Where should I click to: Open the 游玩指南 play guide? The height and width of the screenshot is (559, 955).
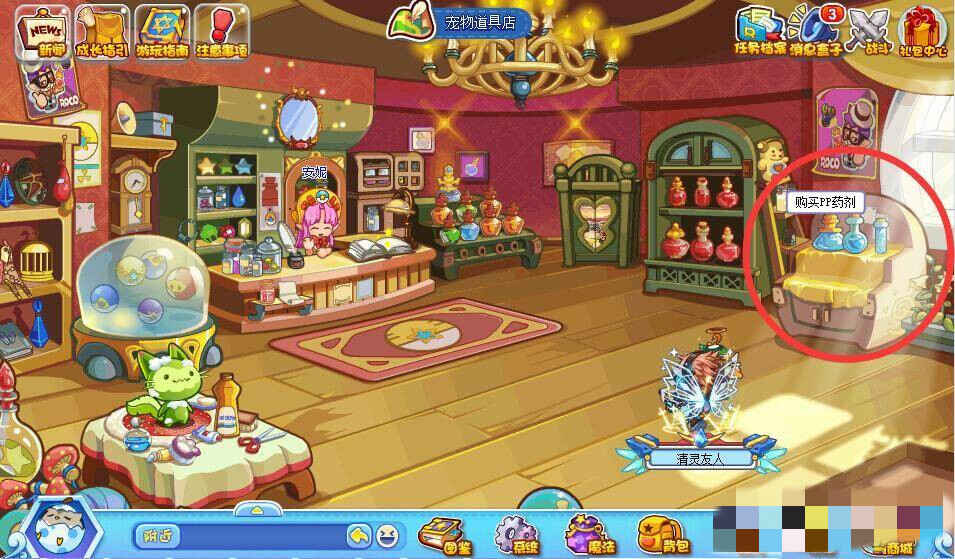click(x=164, y=30)
